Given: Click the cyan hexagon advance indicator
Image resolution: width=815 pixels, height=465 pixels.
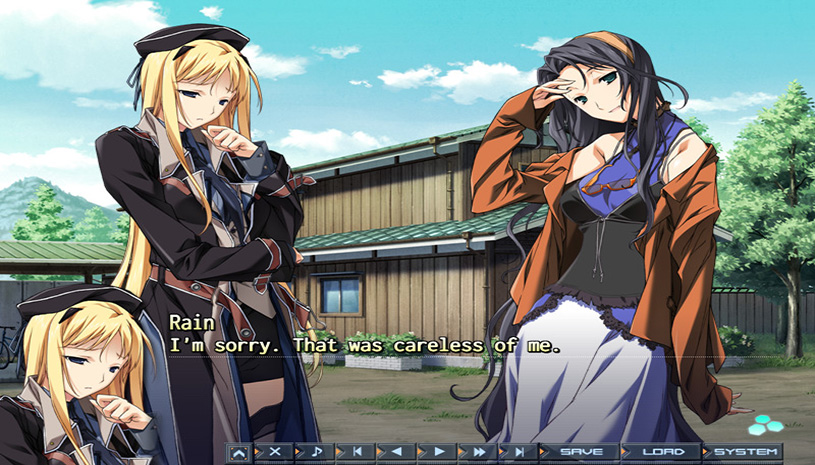Looking at the screenshot, I should (x=765, y=424).
